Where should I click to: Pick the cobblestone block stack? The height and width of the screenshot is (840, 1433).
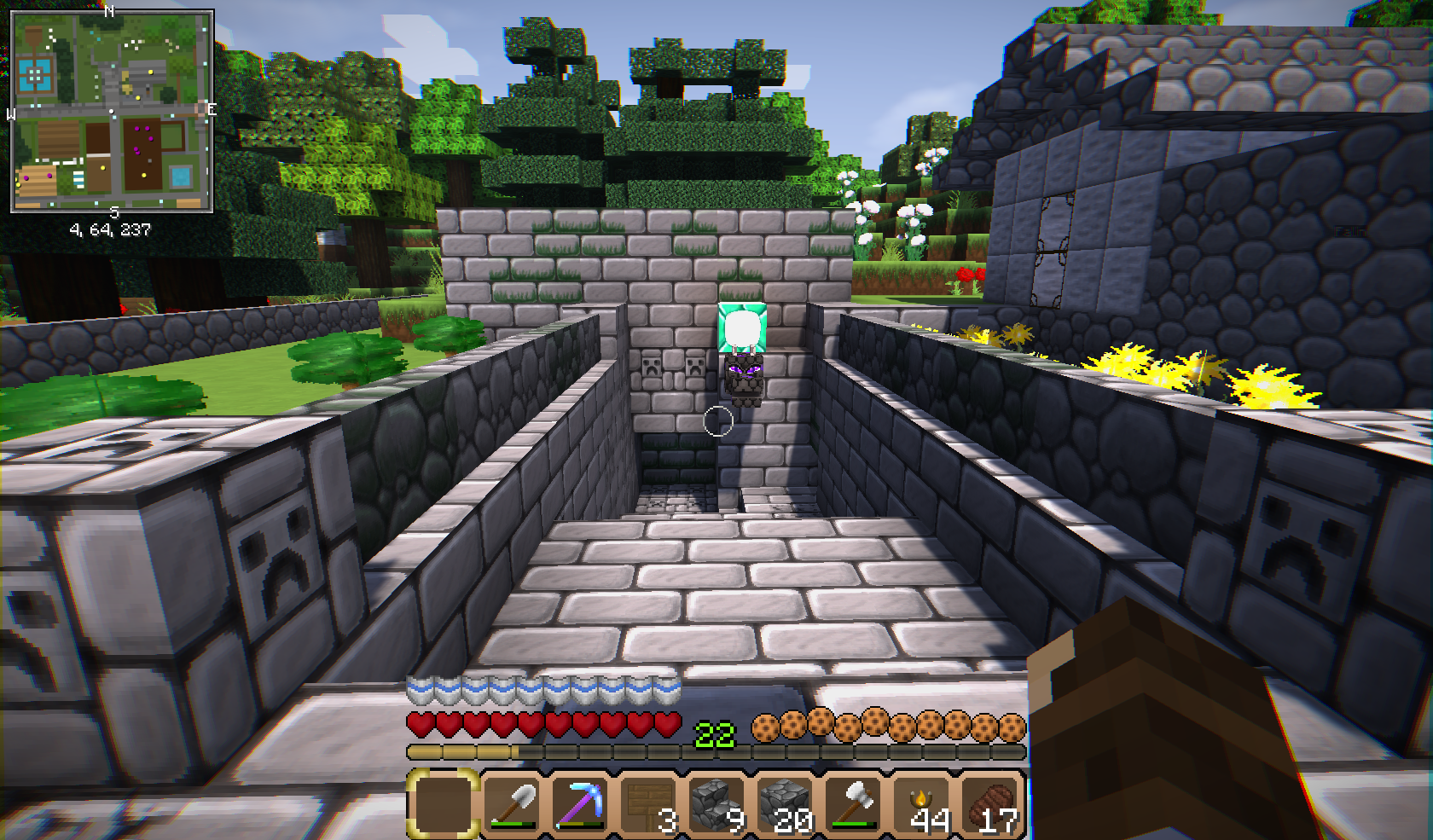[786, 803]
